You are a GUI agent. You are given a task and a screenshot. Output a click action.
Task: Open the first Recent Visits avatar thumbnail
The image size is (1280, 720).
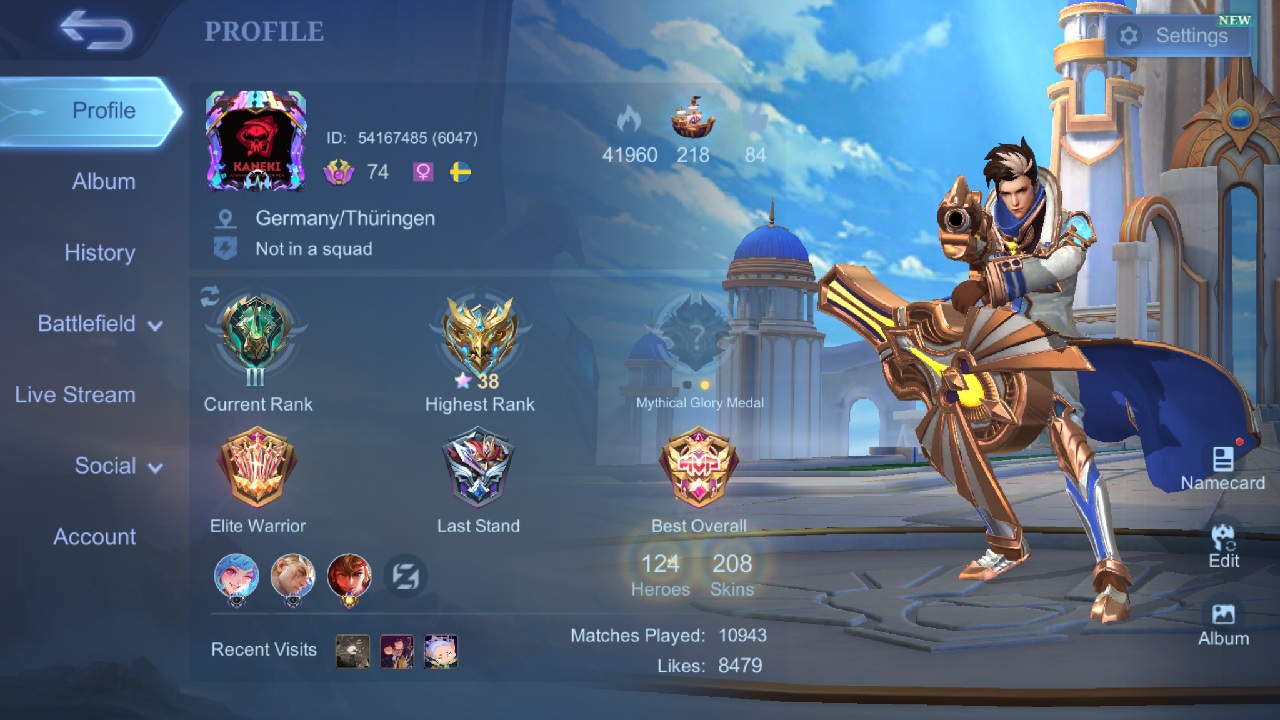coord(352,650)
